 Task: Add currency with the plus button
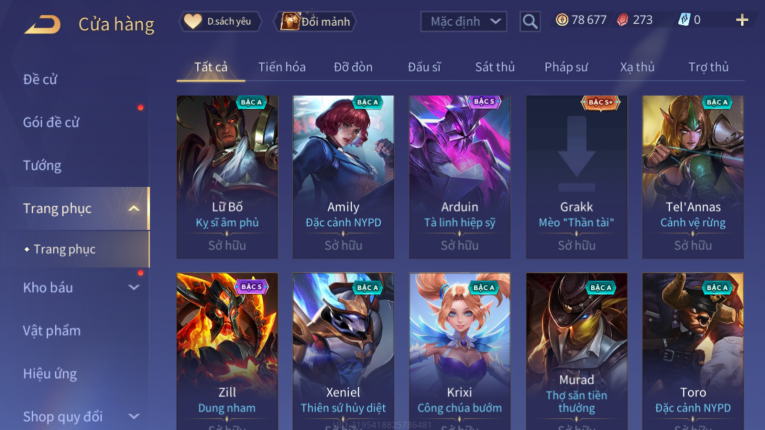(x=741, y=20)
